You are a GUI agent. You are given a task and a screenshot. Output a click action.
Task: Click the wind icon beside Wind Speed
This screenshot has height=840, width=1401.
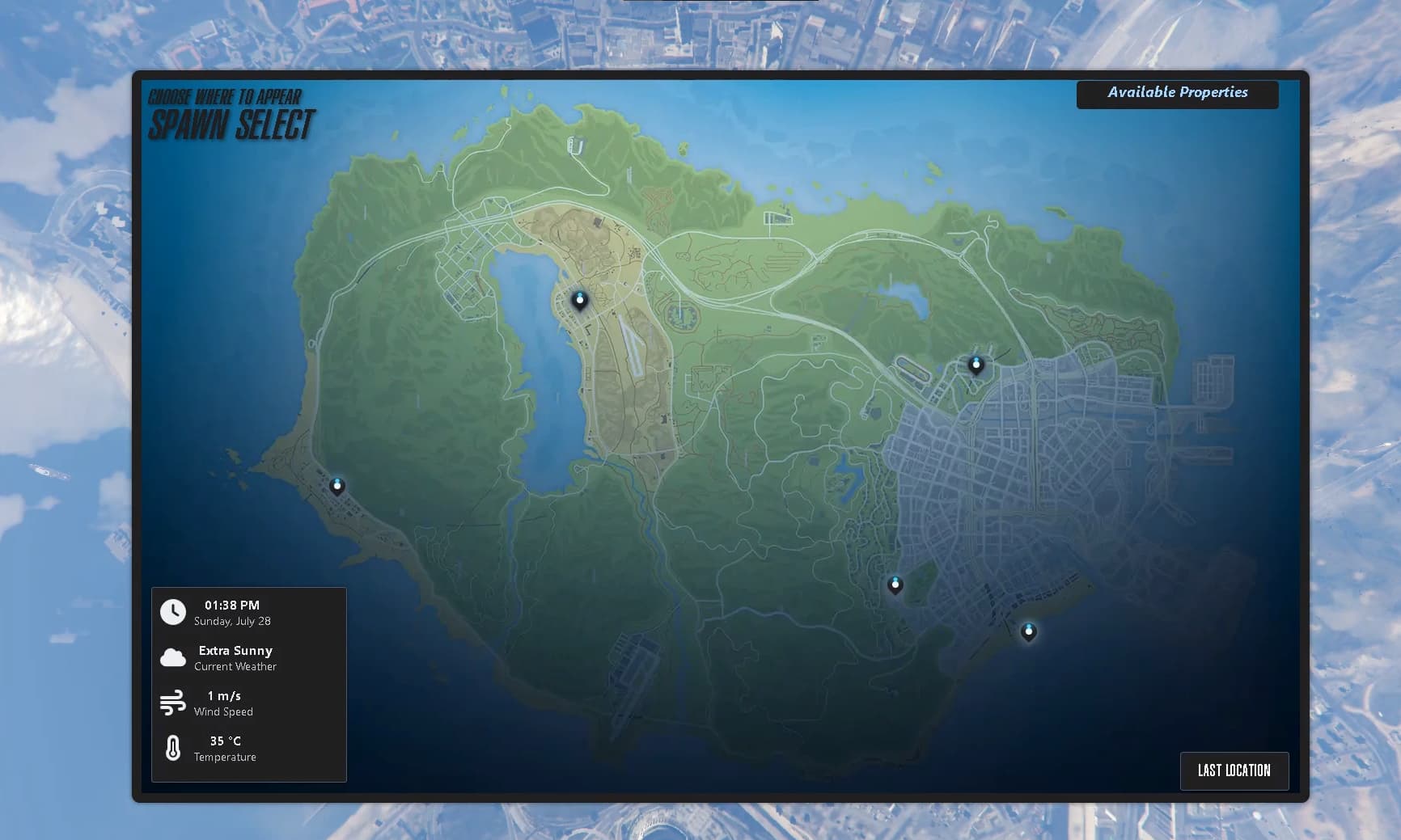click(172, 703)
